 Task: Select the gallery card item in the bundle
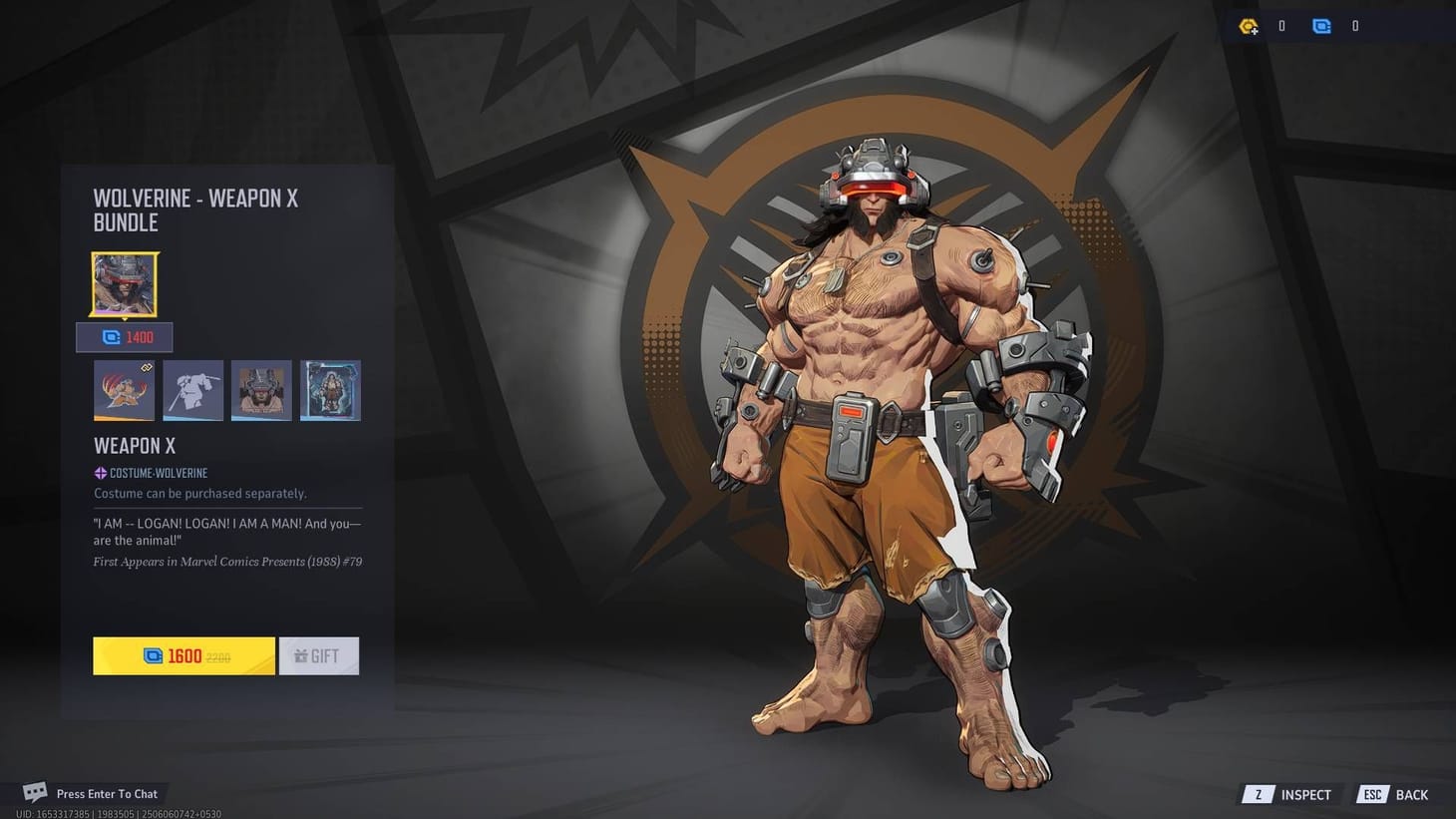pyautogui.click(x=330, y=390)
